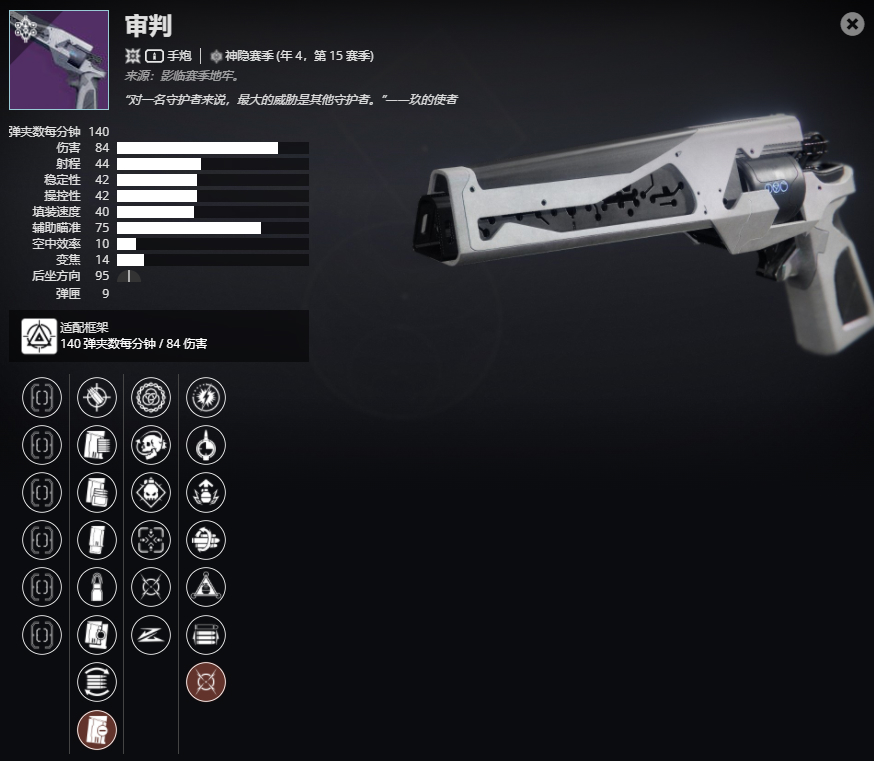Image resolution: width=874 pixels, height=761 pixels.
Task: Pick the red-highlighted magazine perk
Action: [x=97, y=729]
